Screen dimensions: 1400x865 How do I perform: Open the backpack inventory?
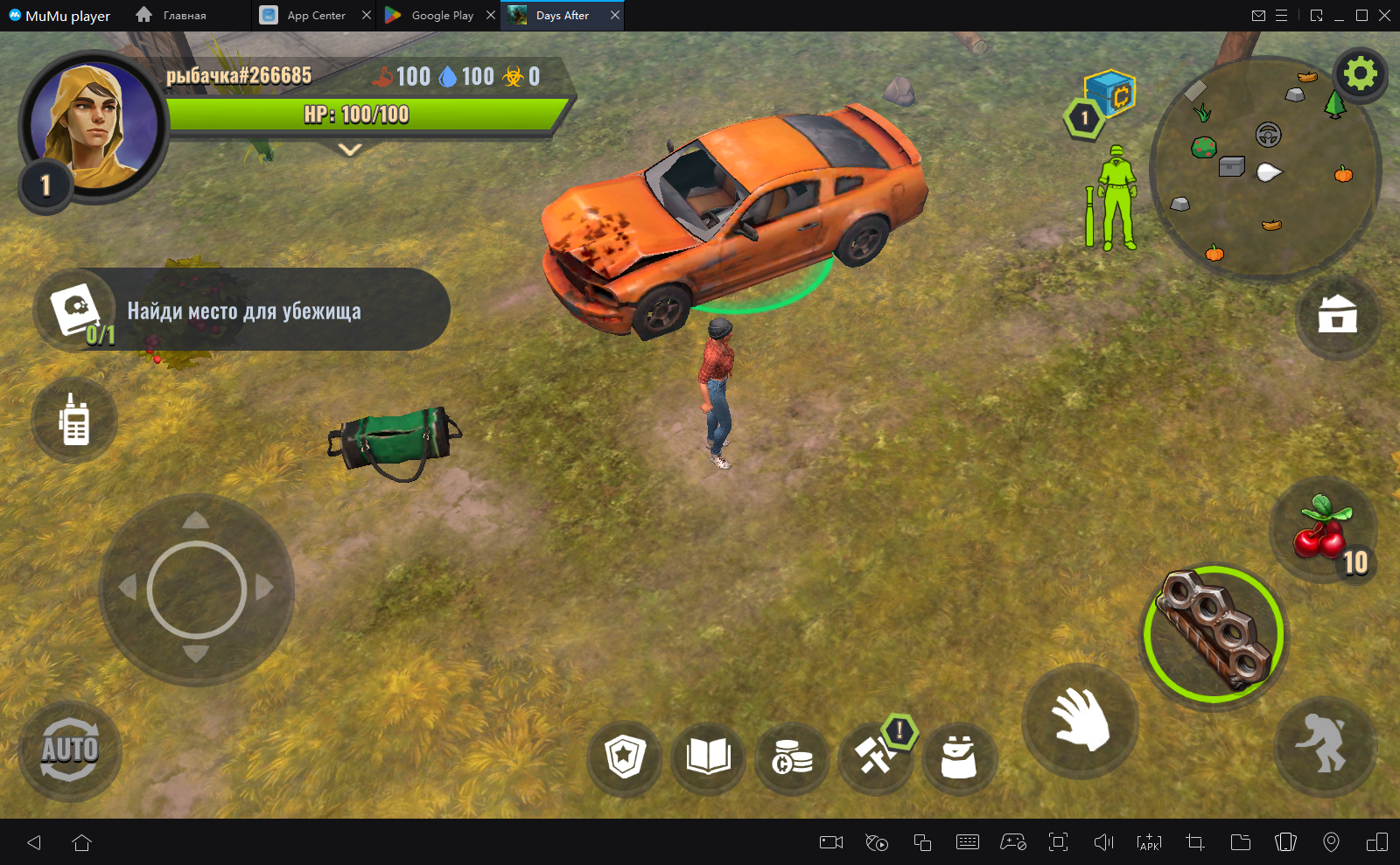[x=958, y=757]
